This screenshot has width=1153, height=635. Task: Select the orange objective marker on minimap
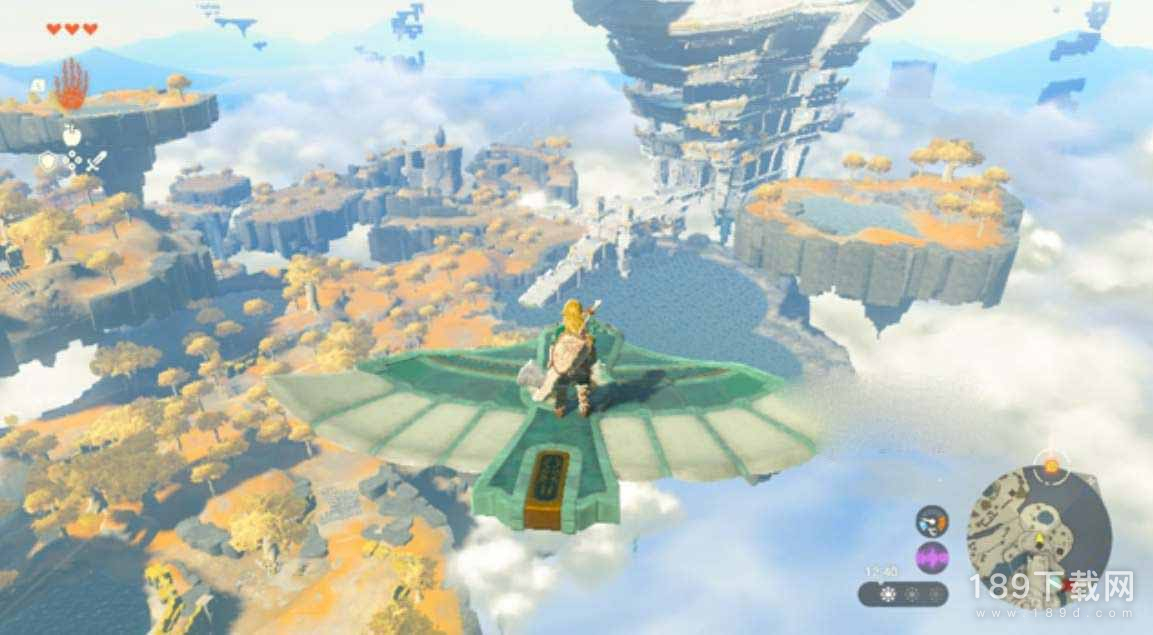[1051, 465]
